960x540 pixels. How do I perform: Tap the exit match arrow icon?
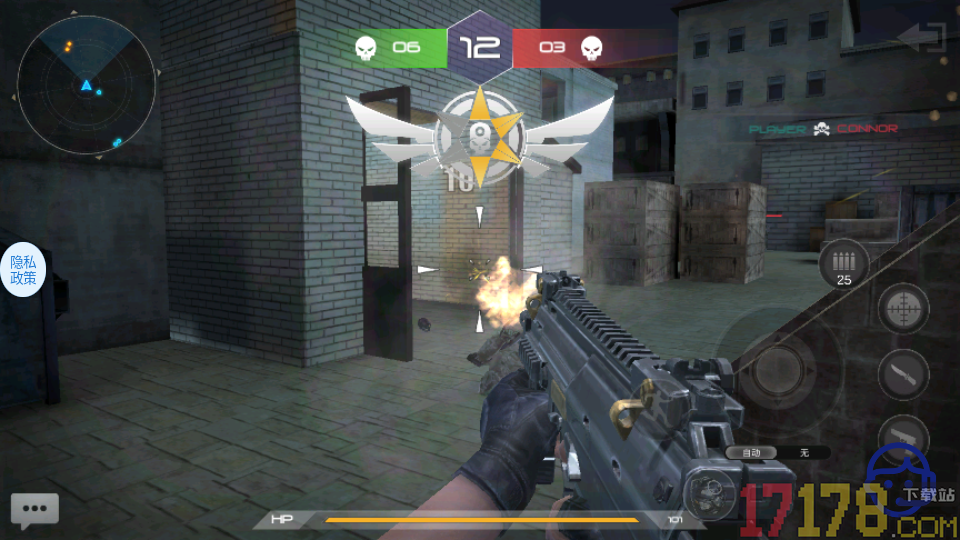(x=921, y=38)
